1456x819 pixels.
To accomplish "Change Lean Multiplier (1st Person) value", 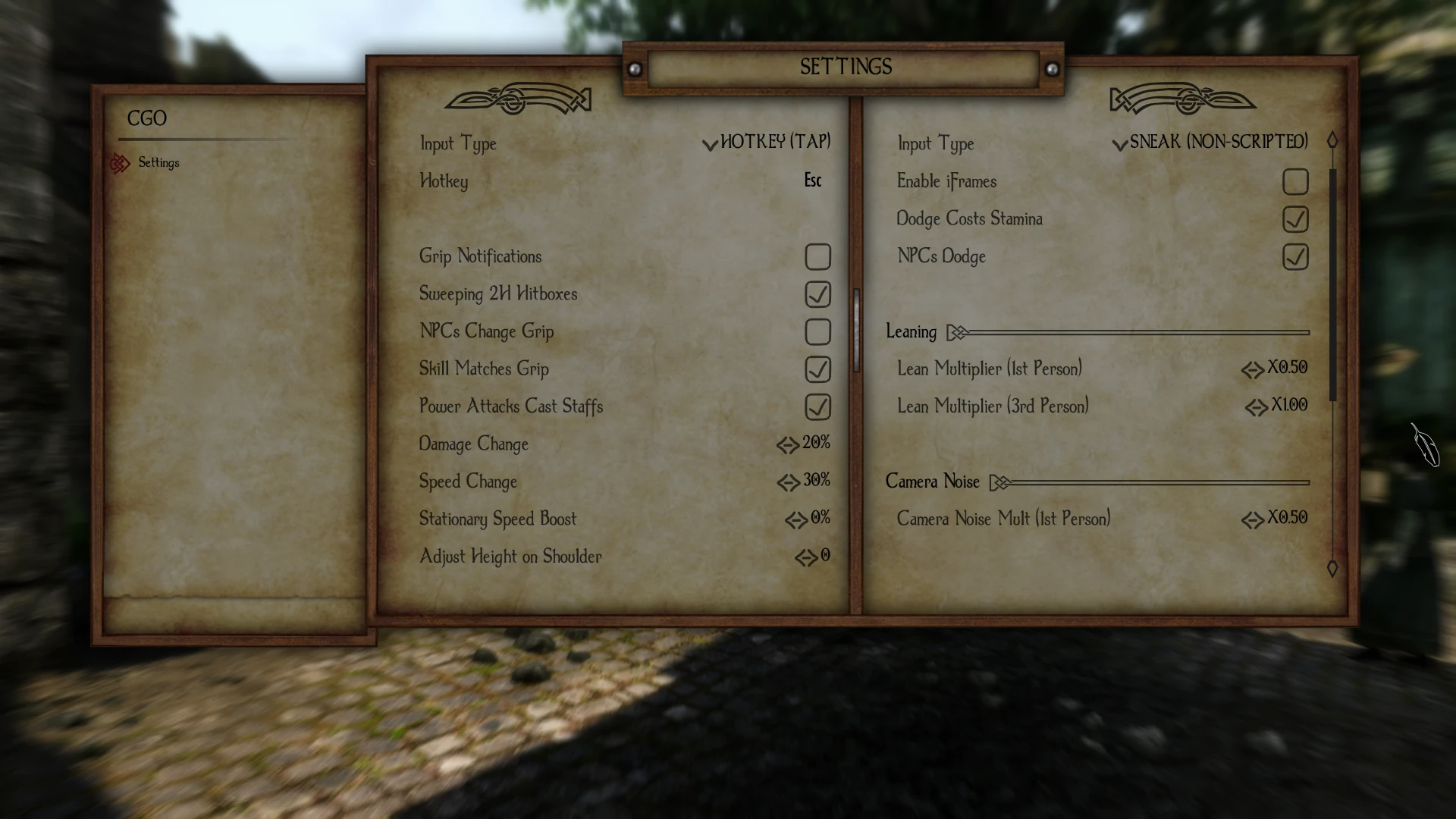I will click(x=1276, y=369).
